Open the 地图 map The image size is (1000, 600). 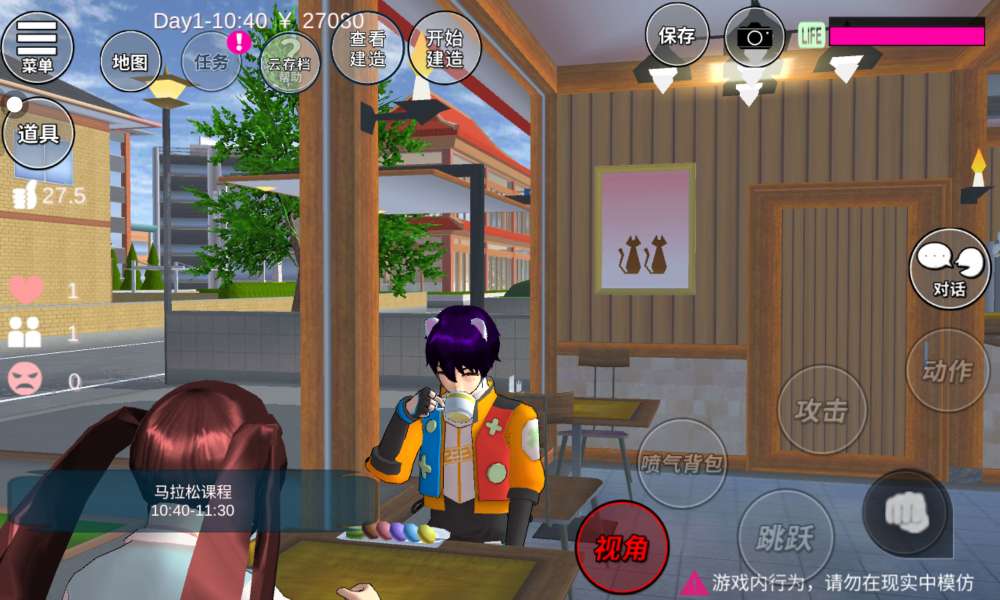130,61
